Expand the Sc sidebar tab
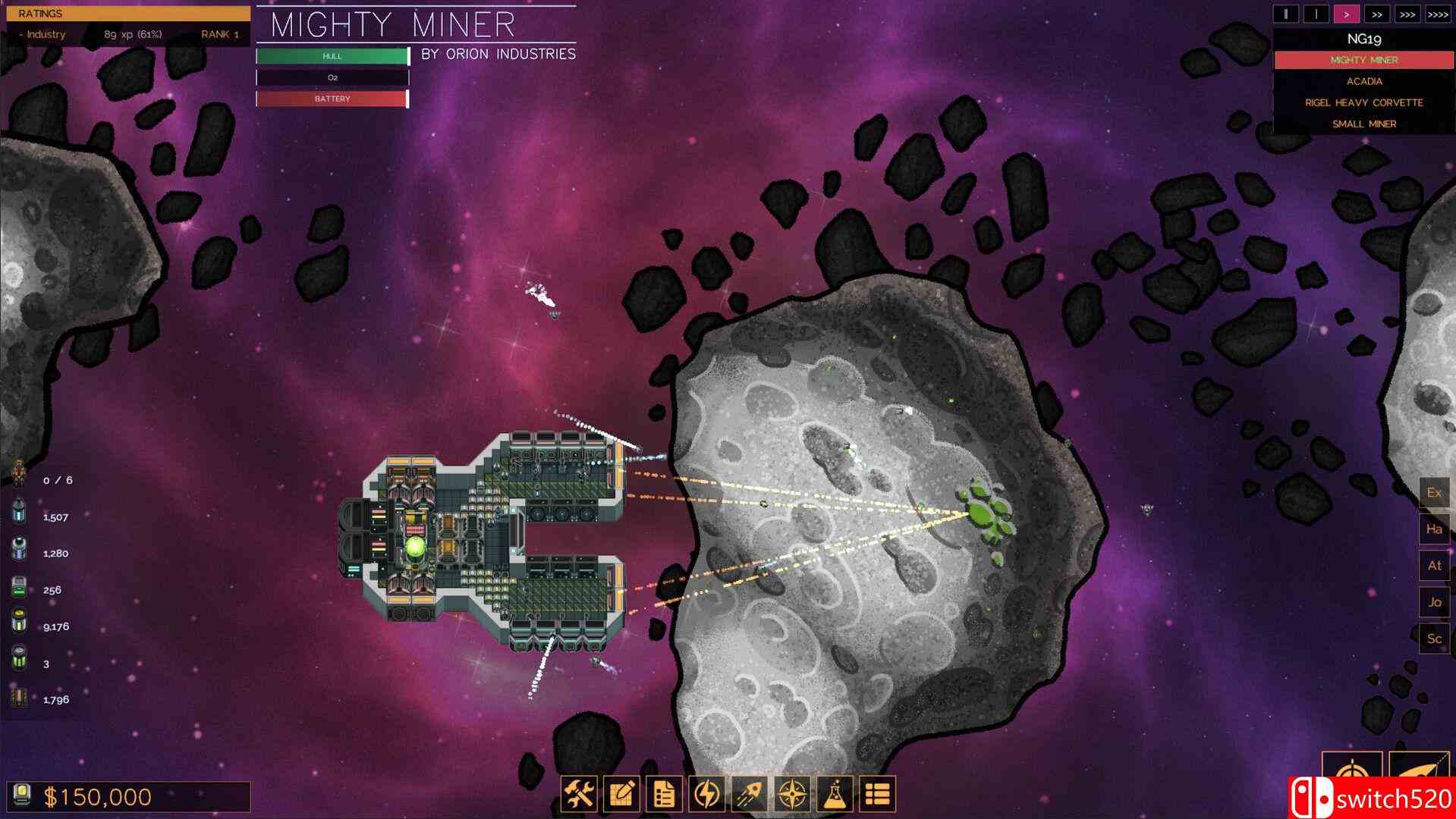Viewport: 1456px width, 819px height. click(1434, 639)
